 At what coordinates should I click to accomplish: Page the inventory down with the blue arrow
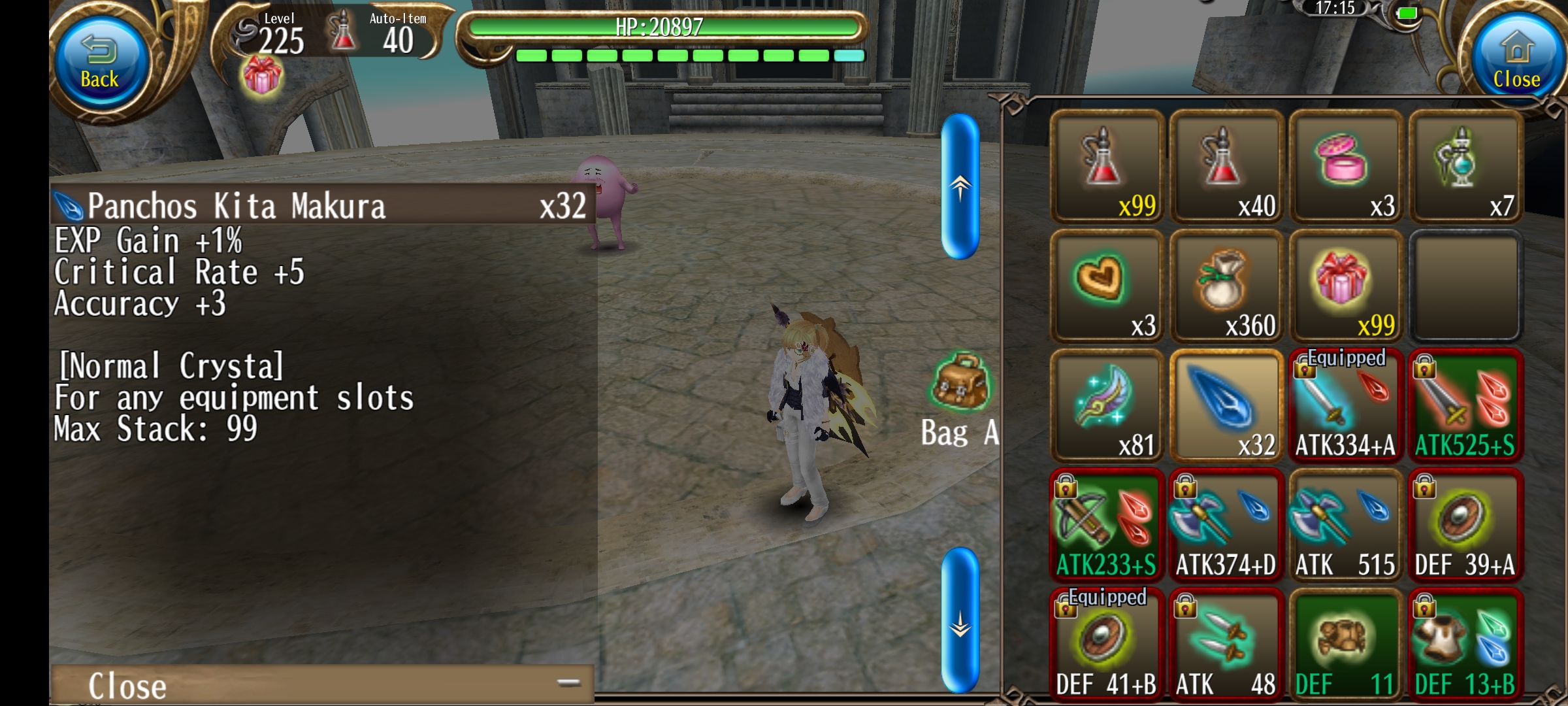(960, 620)
